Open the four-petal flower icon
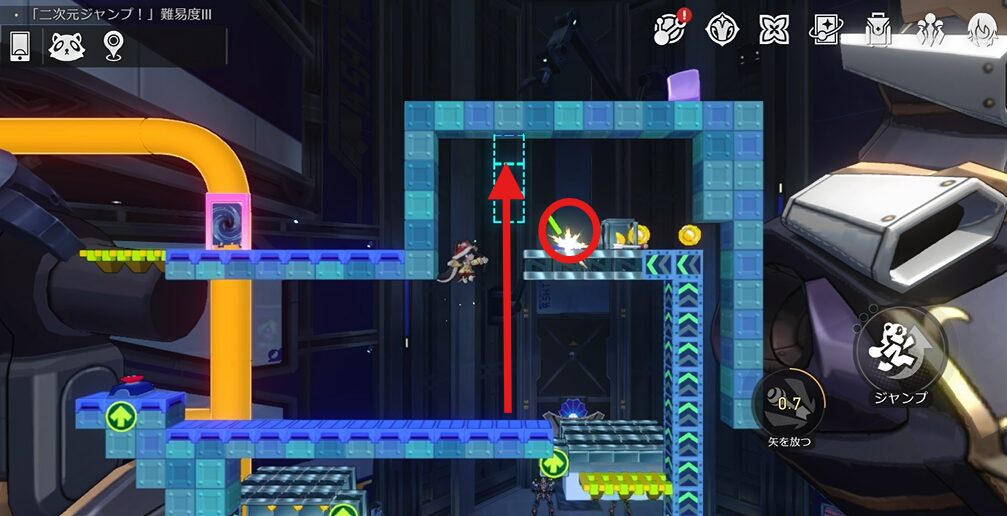 (774, 30)
